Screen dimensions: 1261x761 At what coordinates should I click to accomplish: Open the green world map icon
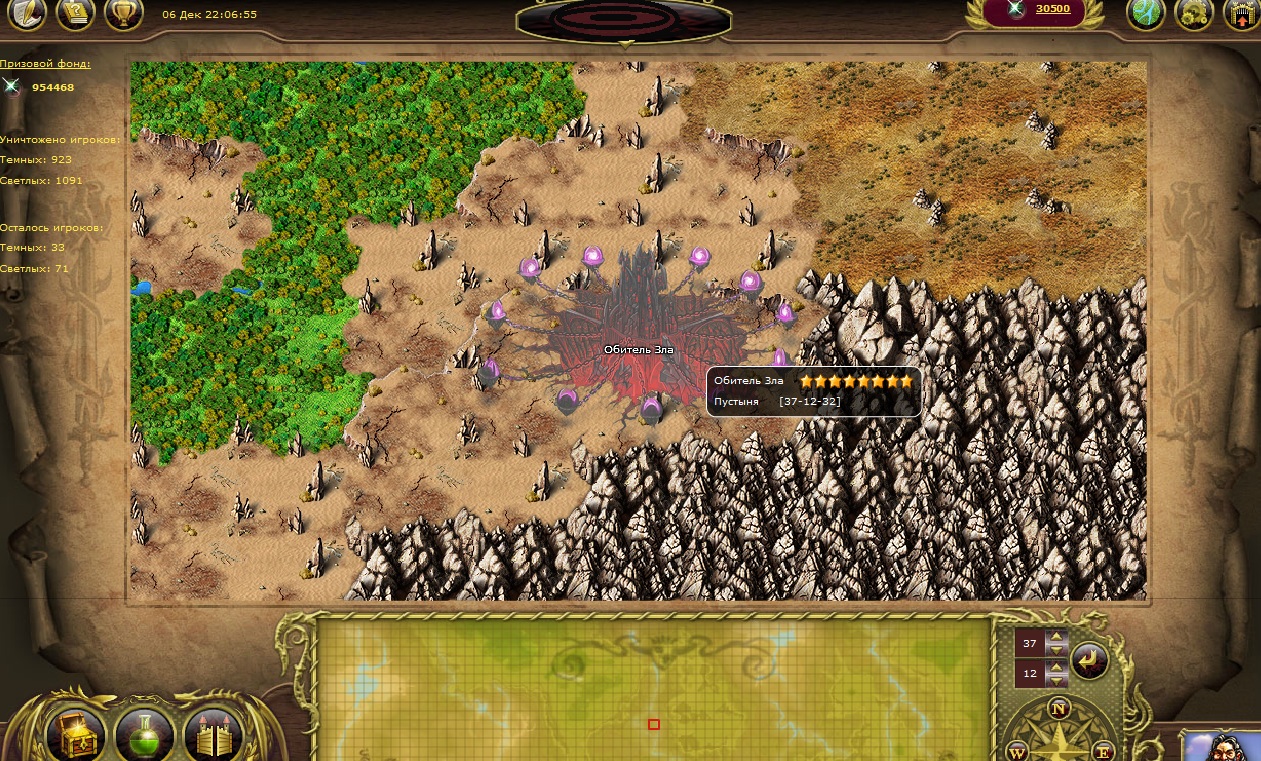point(1146,14)
